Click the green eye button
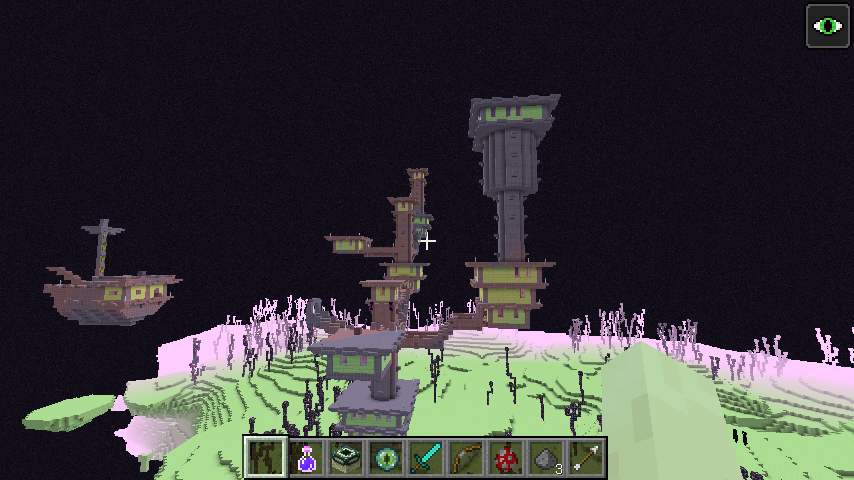Screen dimensions: 854x480 (x=827, y=26)
